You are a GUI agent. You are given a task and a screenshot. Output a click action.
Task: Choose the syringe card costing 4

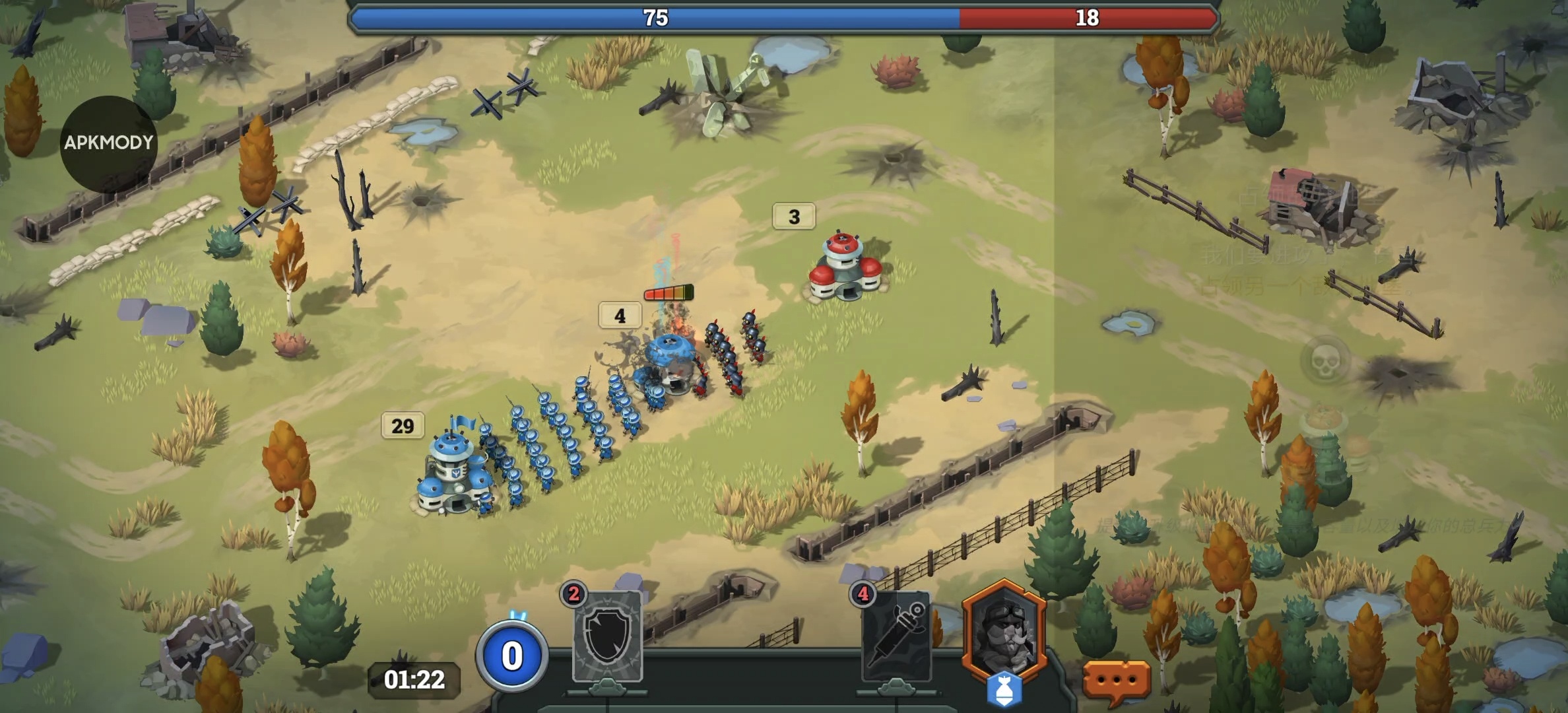coord(896,637)
